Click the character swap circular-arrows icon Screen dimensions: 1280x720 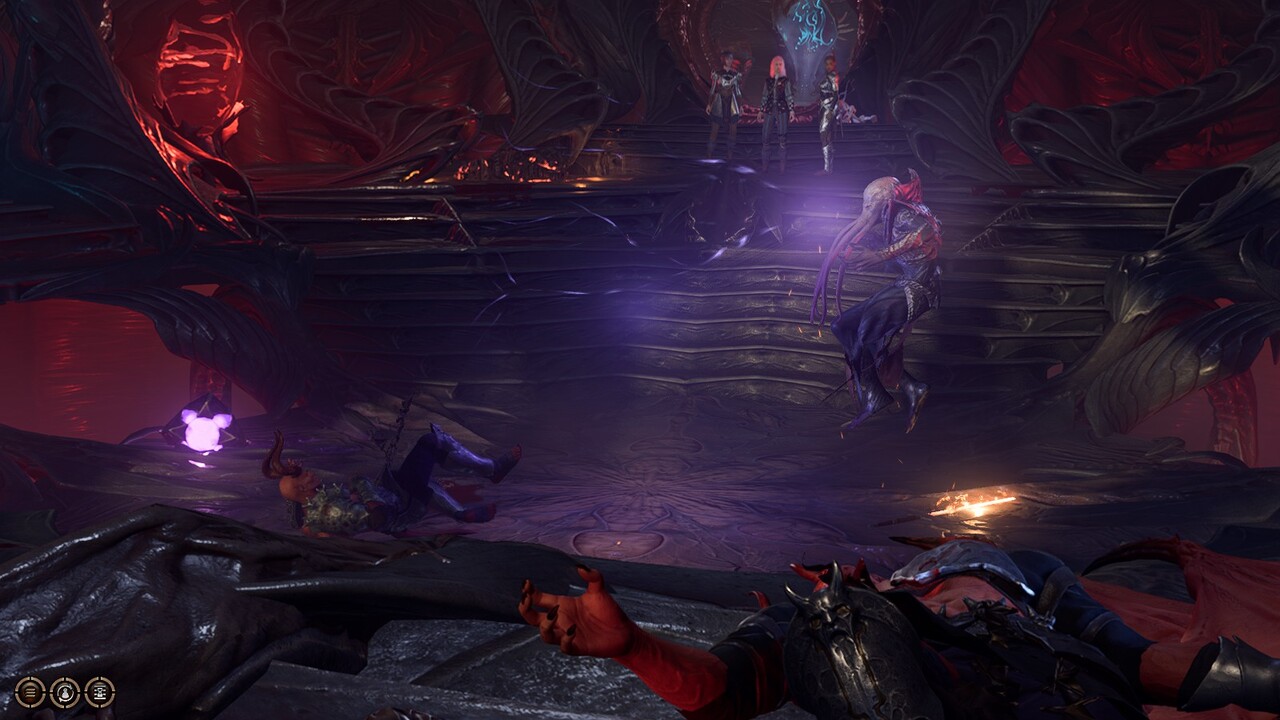coord(65,692)
